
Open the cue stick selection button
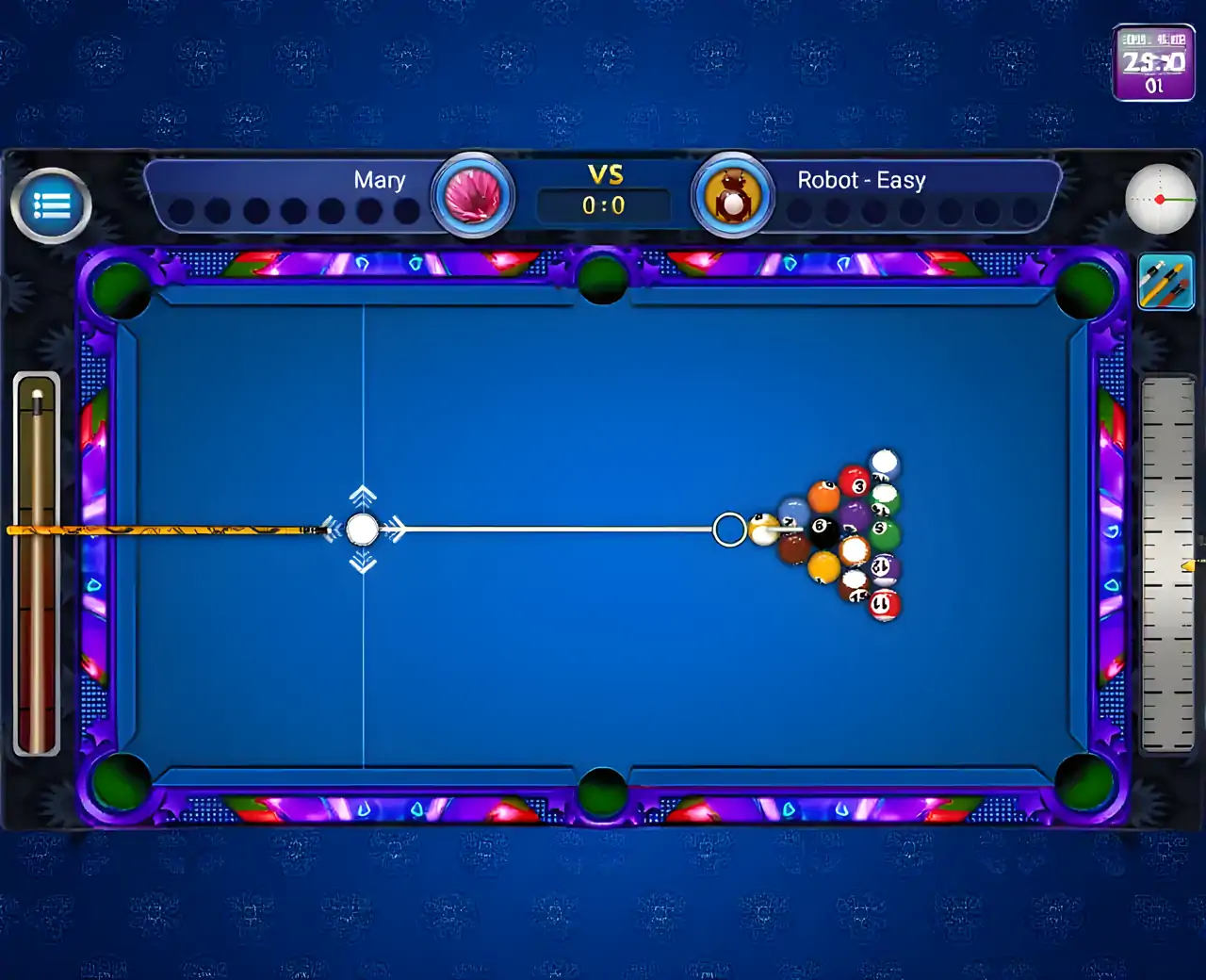tap(1165, 282)
